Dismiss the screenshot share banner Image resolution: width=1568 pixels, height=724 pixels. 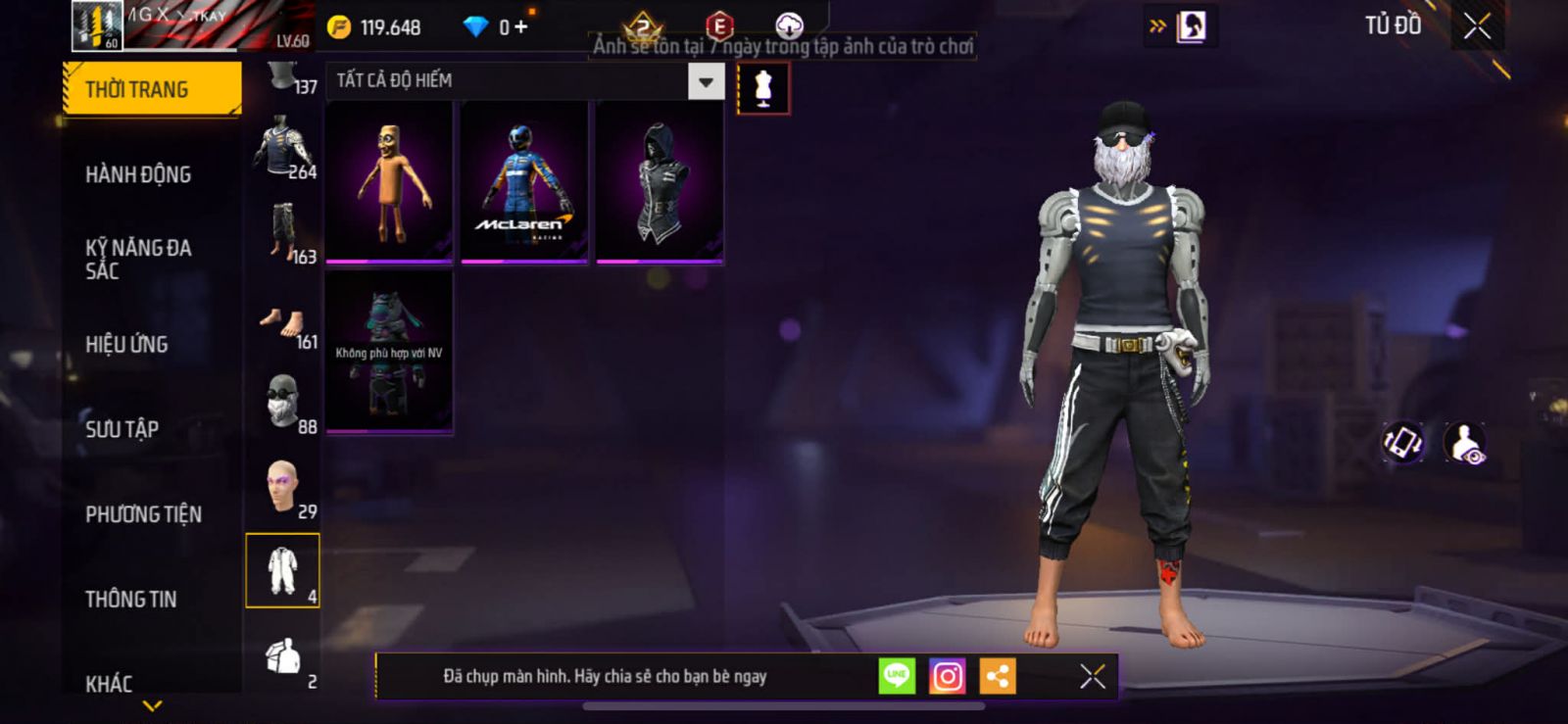pos(1092,676)
